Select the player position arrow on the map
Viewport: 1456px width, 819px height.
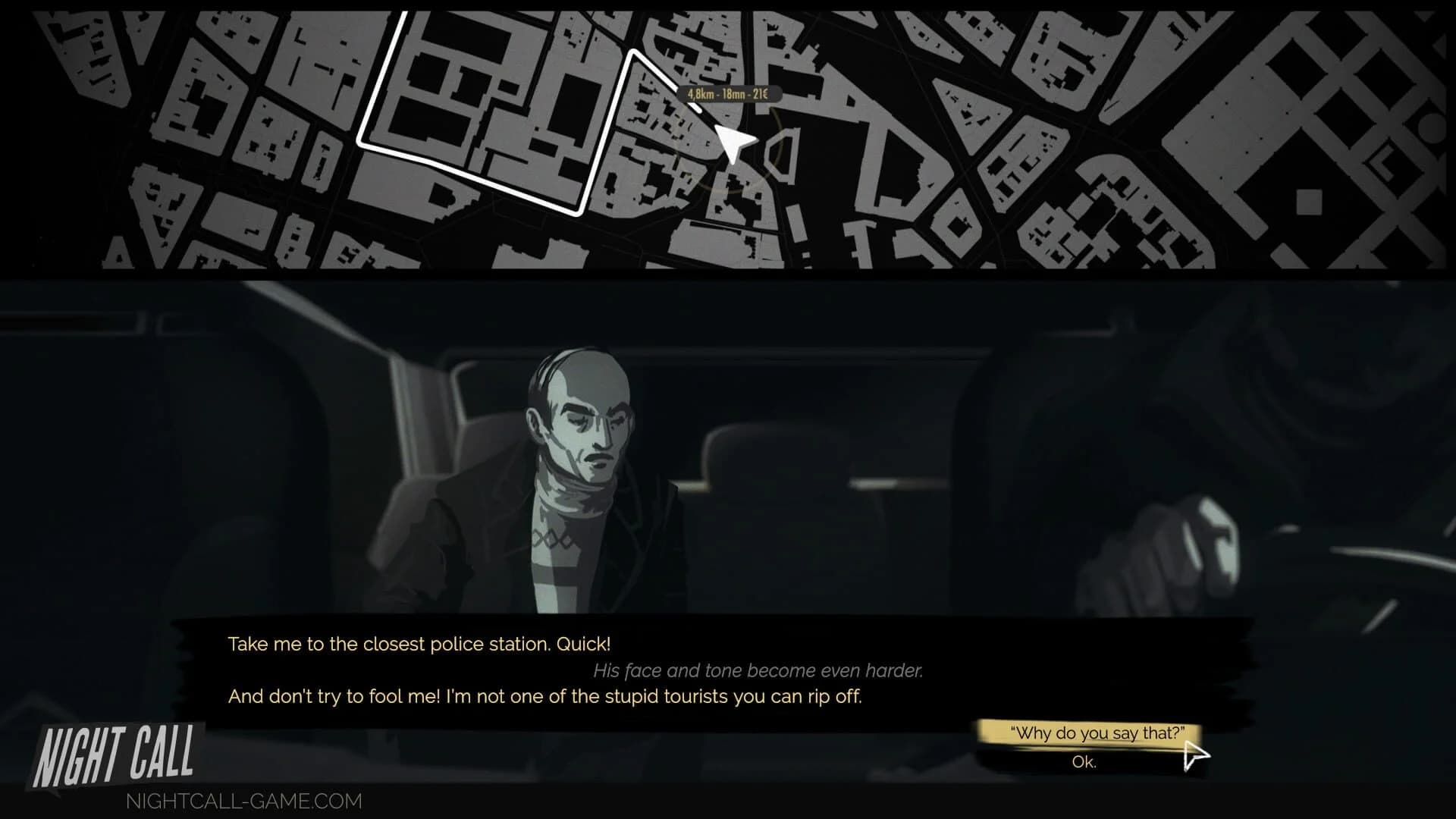coord(732,140)
